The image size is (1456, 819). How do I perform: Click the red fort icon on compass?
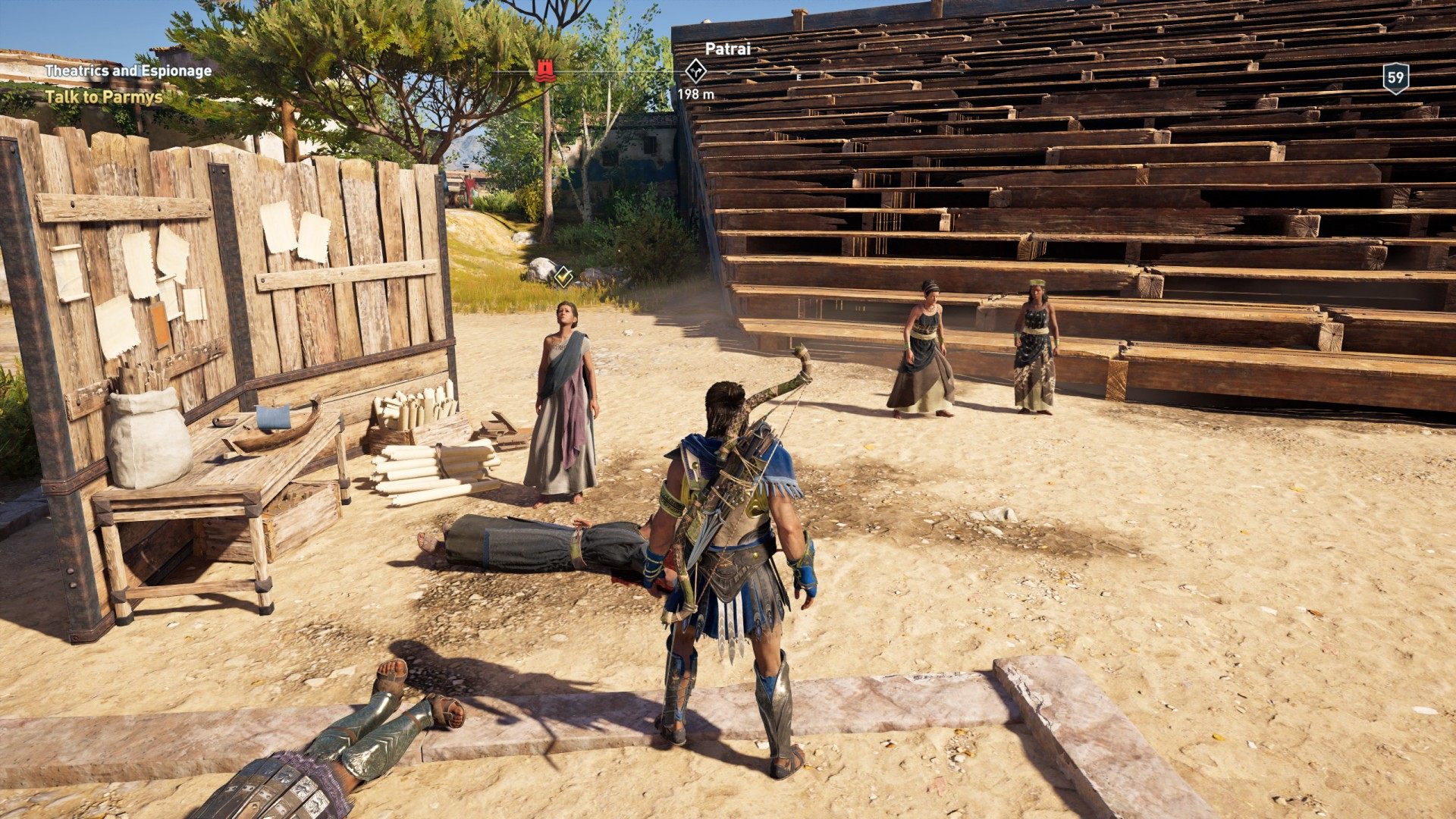544,71
